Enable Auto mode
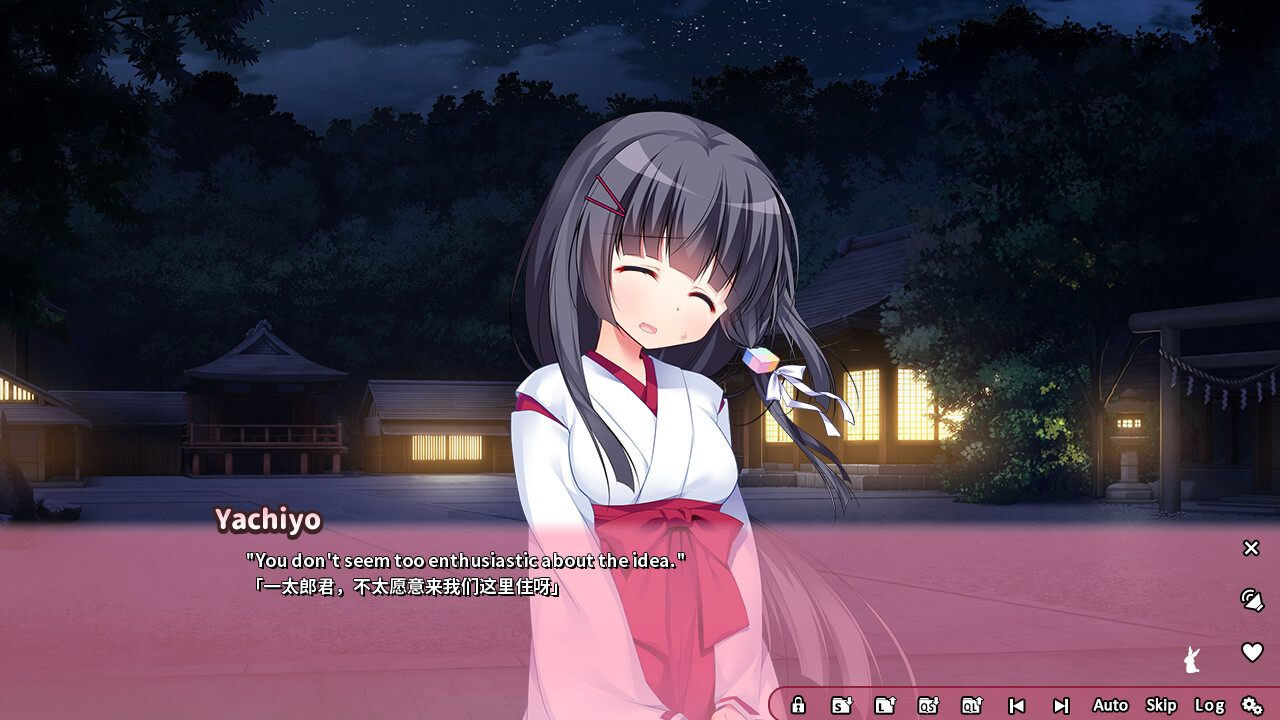 tap(1110, 705)
